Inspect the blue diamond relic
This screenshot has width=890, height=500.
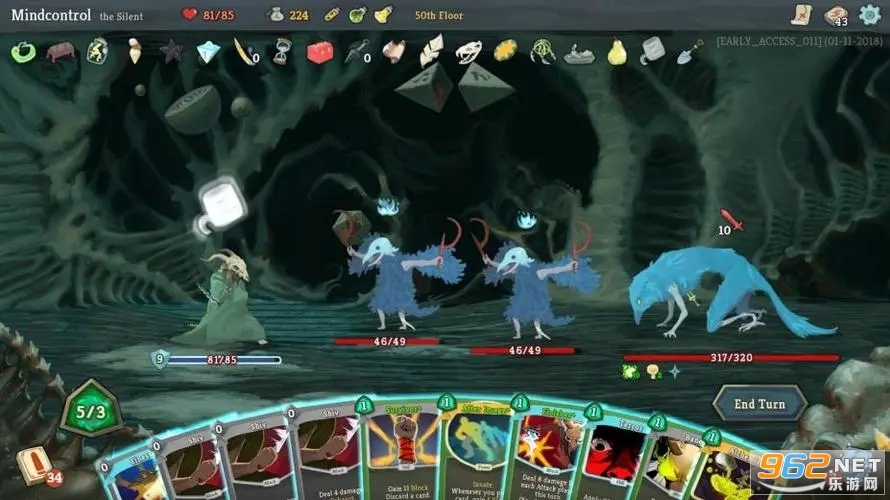[x=208, y=51]
